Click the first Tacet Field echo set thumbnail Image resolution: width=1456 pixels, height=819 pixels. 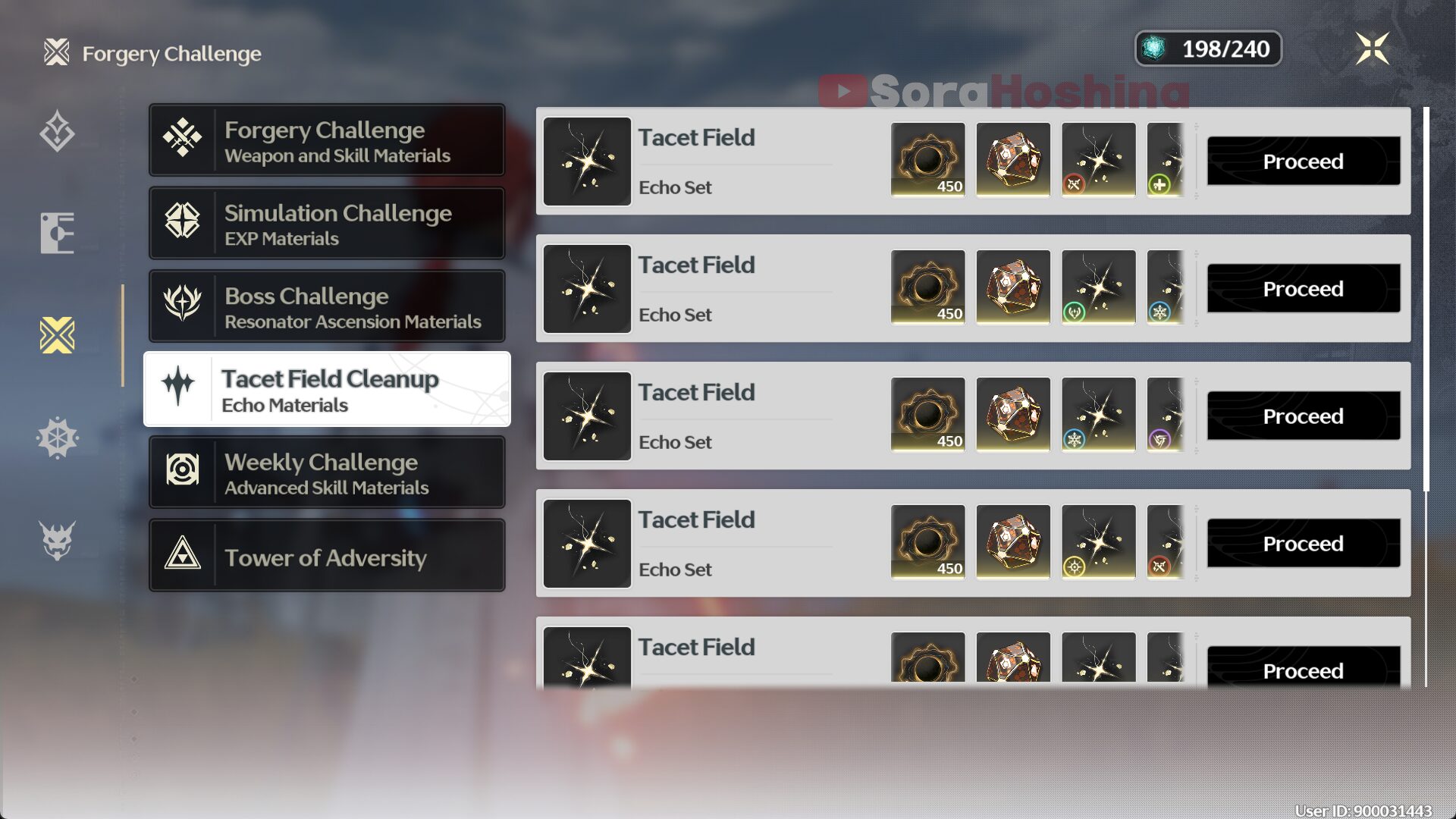(x=586, y=161)
